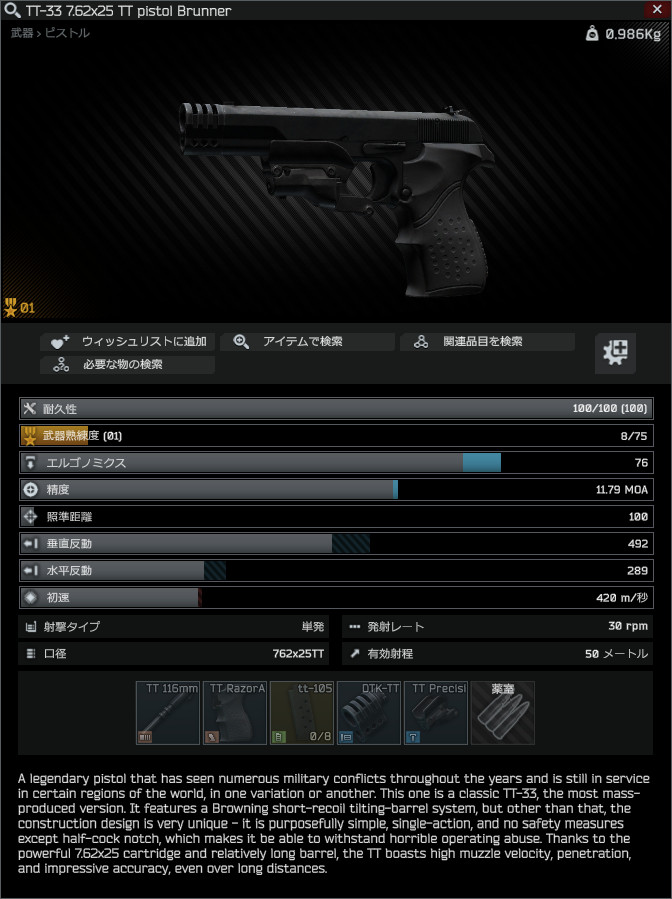
Task: Select the tt-105 magazine slot
Action: [x=302, y=713]
